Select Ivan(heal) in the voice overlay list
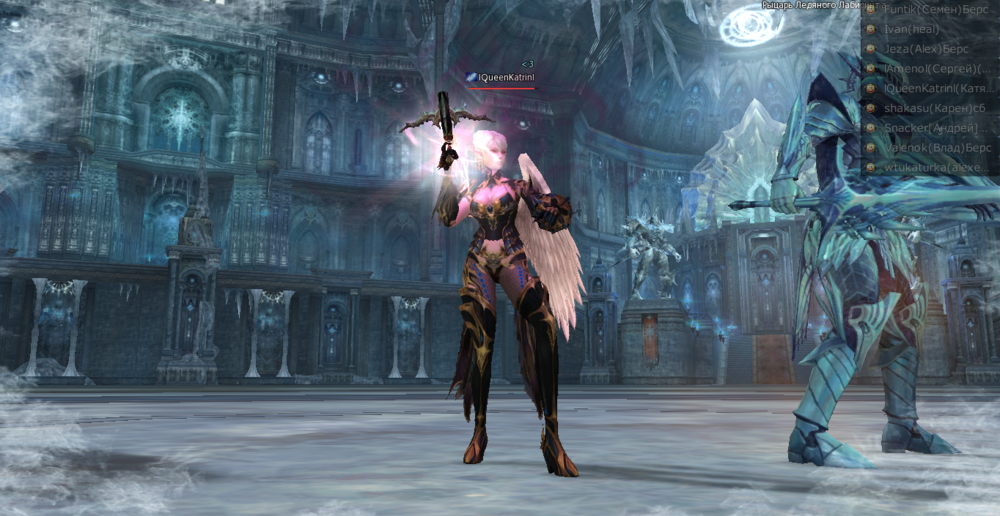The width and height of the screenshot is (1000, 516). [911, 29]
